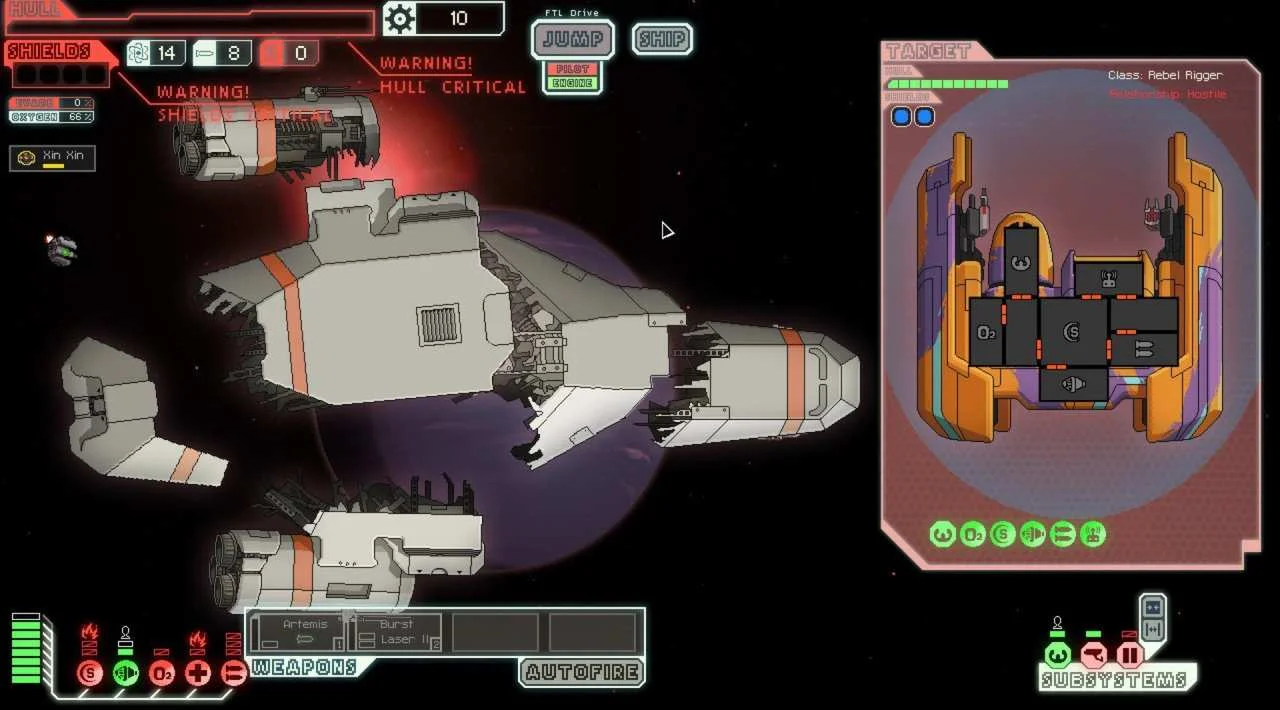Select the sensors camera subsystem icon
The width and height of the screenshot is (1280, 710).
click(1093, 656)
